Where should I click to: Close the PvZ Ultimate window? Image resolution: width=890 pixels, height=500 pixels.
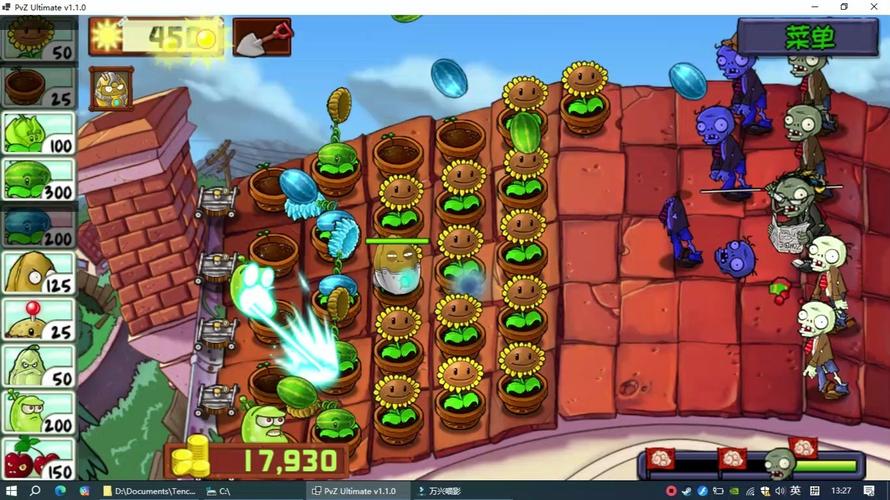pyautogui.click(x=872, y=7)
